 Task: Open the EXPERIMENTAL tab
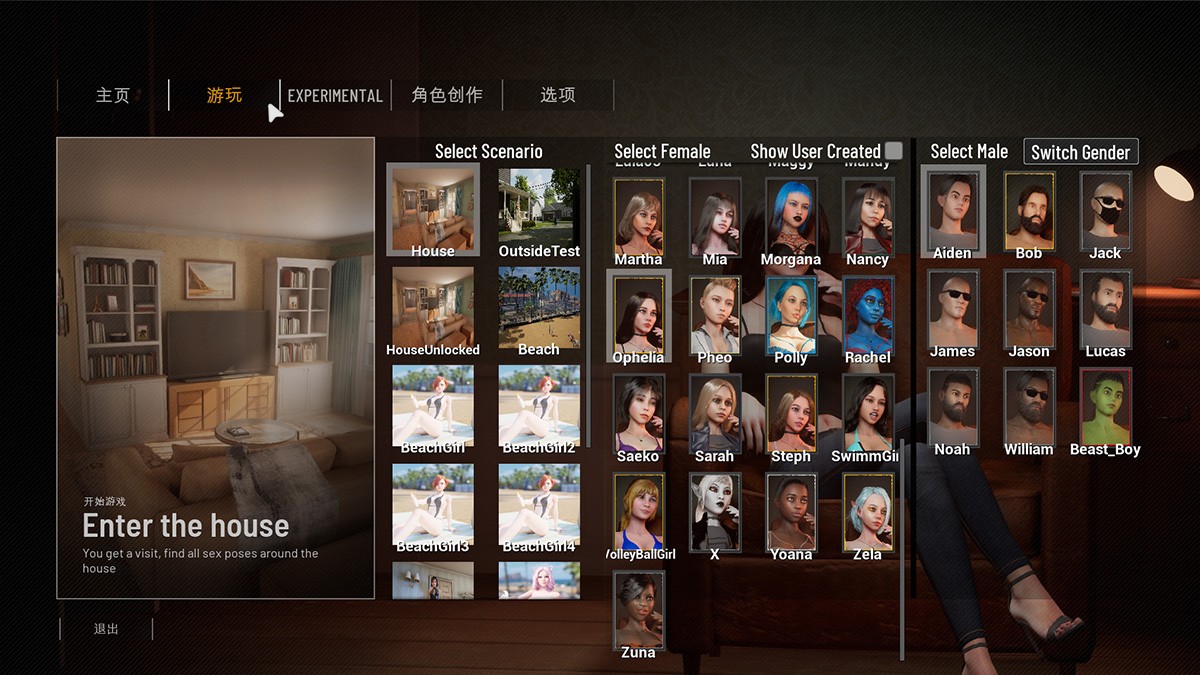point(335,95)
